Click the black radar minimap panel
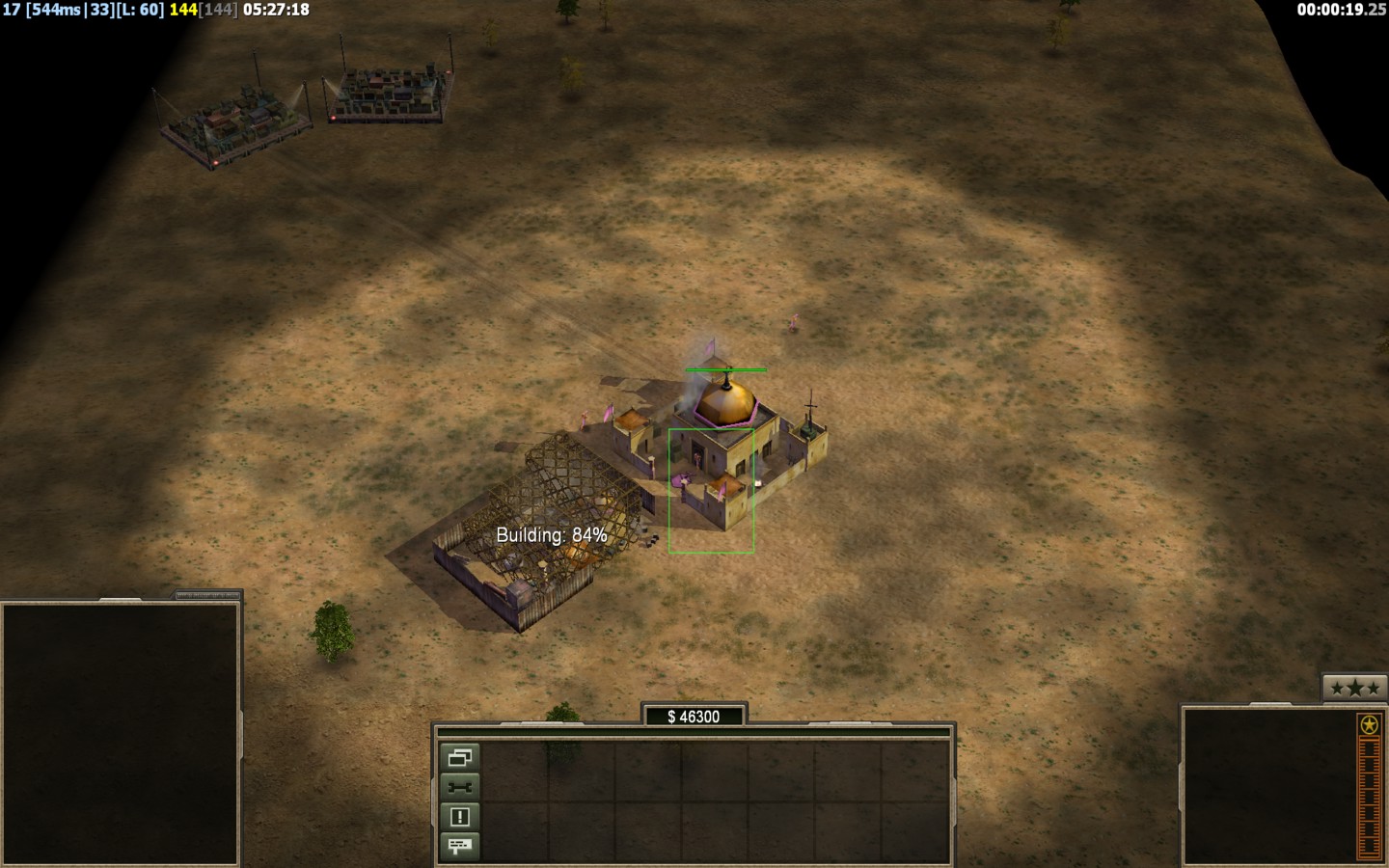 pos(121,732)
